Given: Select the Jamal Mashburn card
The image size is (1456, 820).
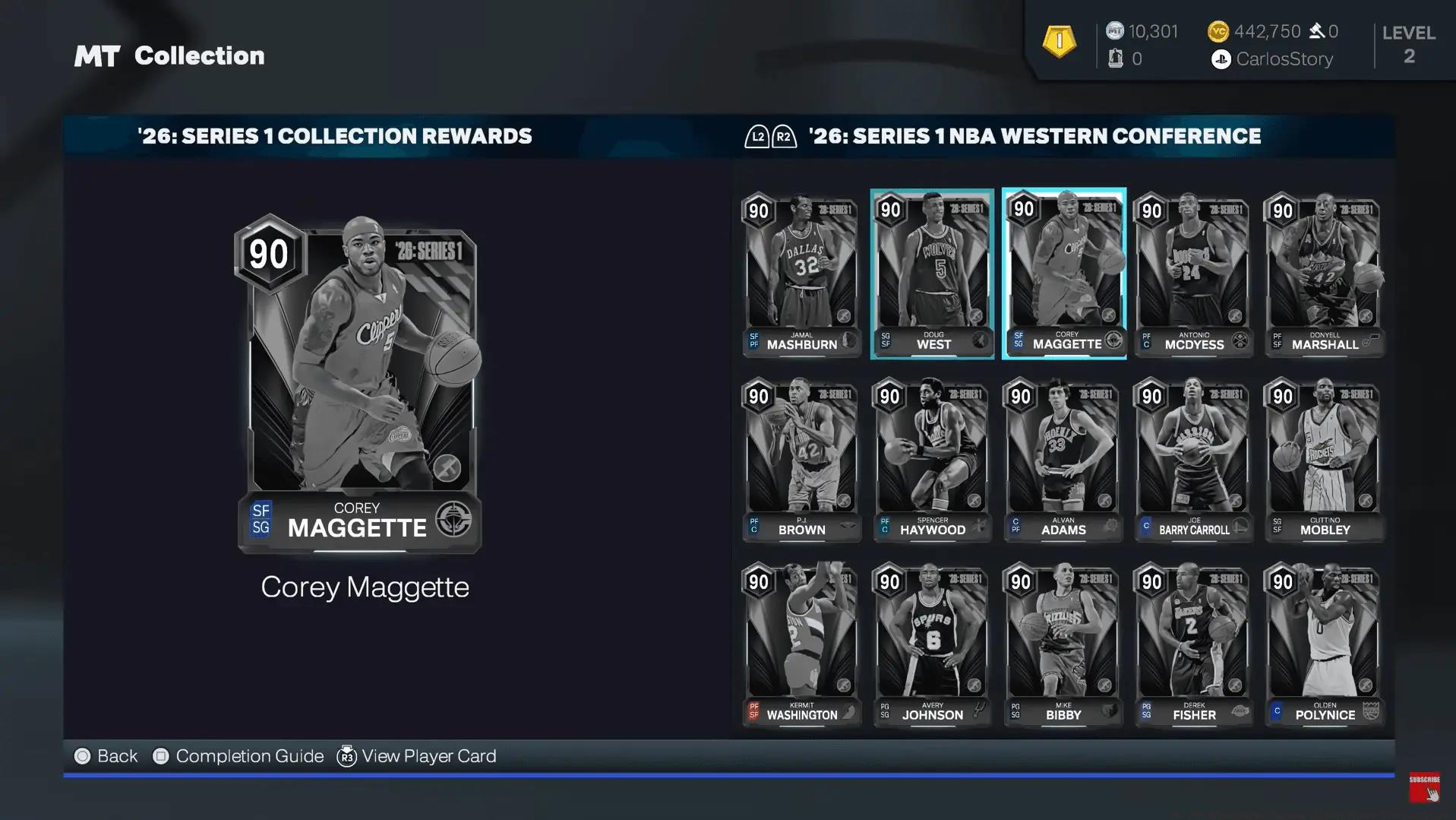Looking at the screenshot, I should coord(801,274).
